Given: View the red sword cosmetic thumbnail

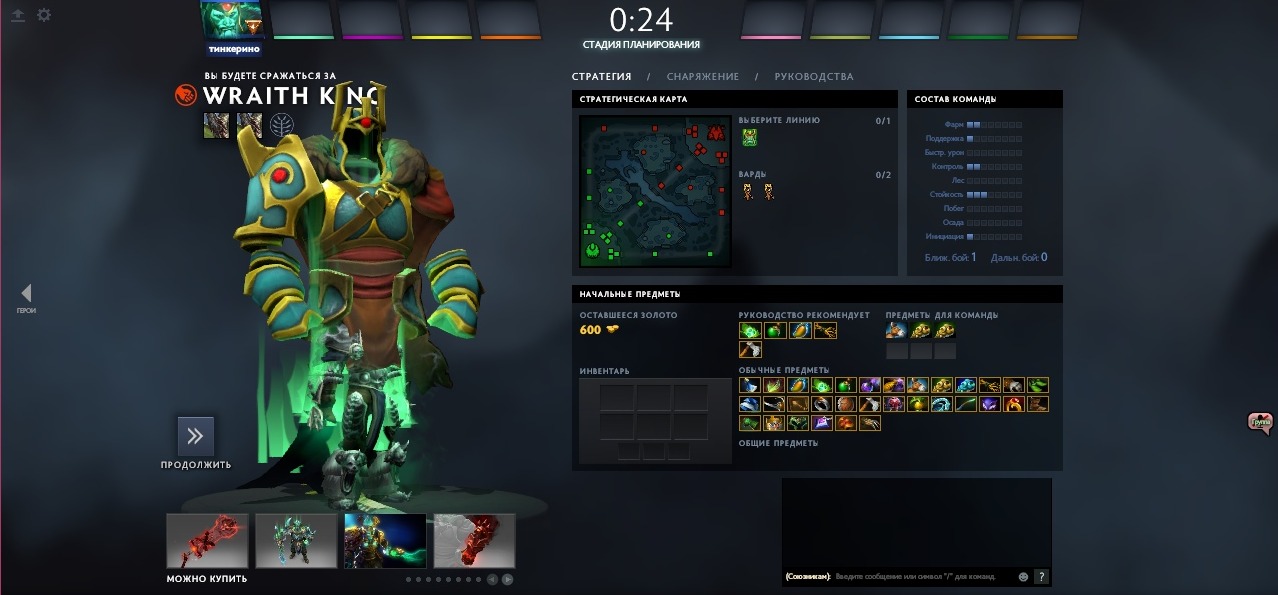Looking at the screenshot, I should (x=207, y=541).
